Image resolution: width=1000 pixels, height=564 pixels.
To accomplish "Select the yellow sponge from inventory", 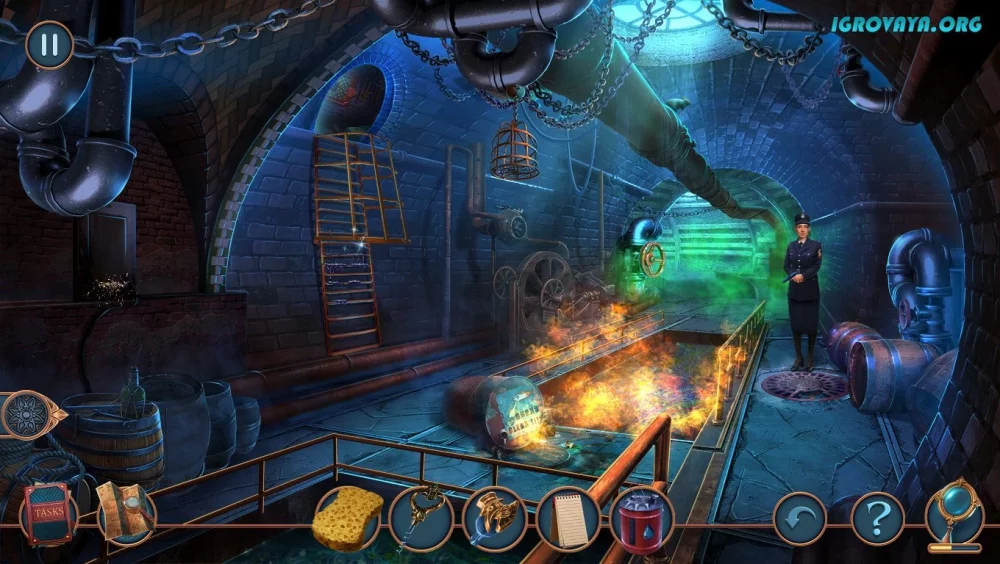I will (x=348, y=517).
